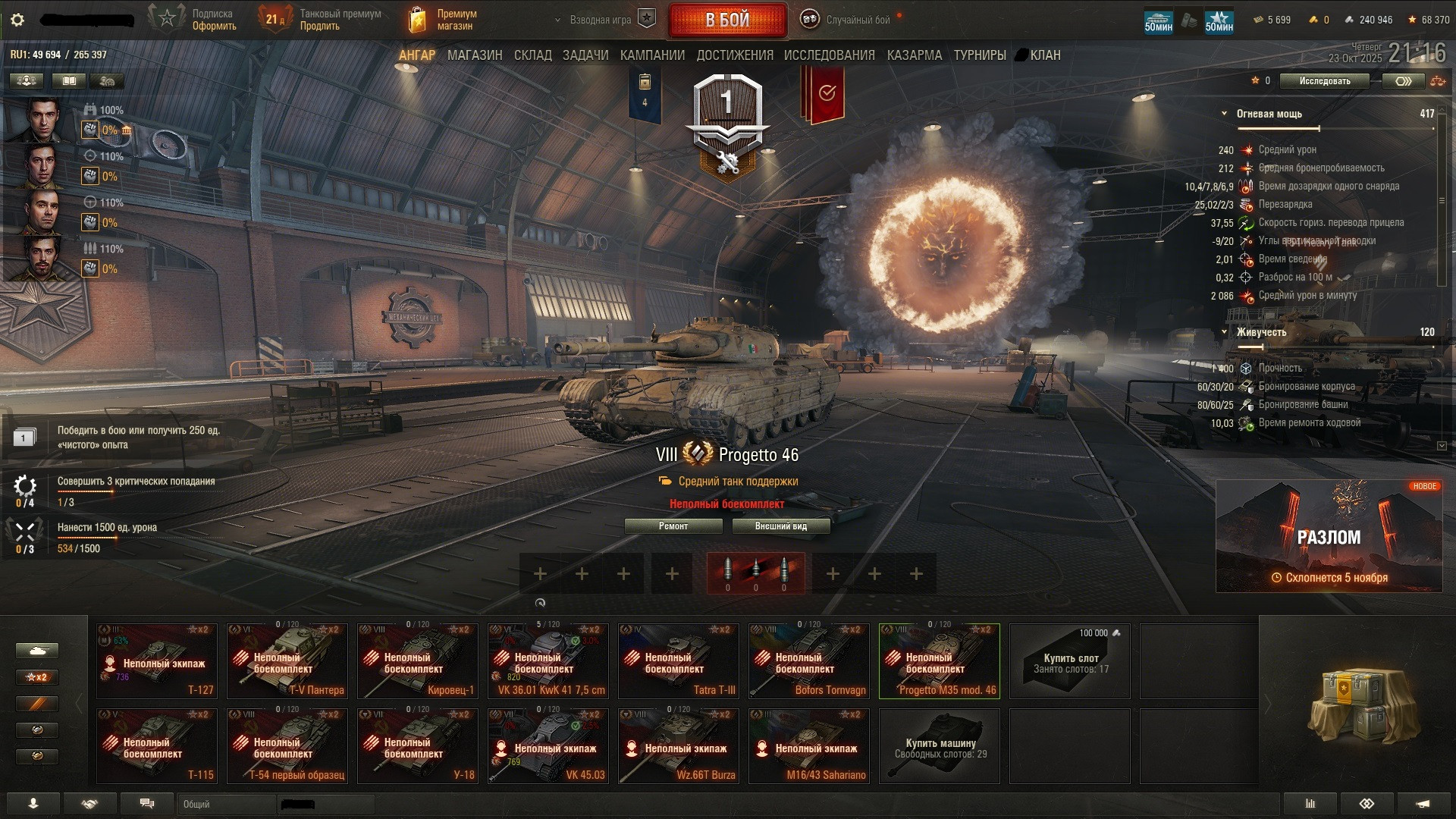Click the Исследовать research button
Viewport: 1456px width, 819px height.
1324,81
